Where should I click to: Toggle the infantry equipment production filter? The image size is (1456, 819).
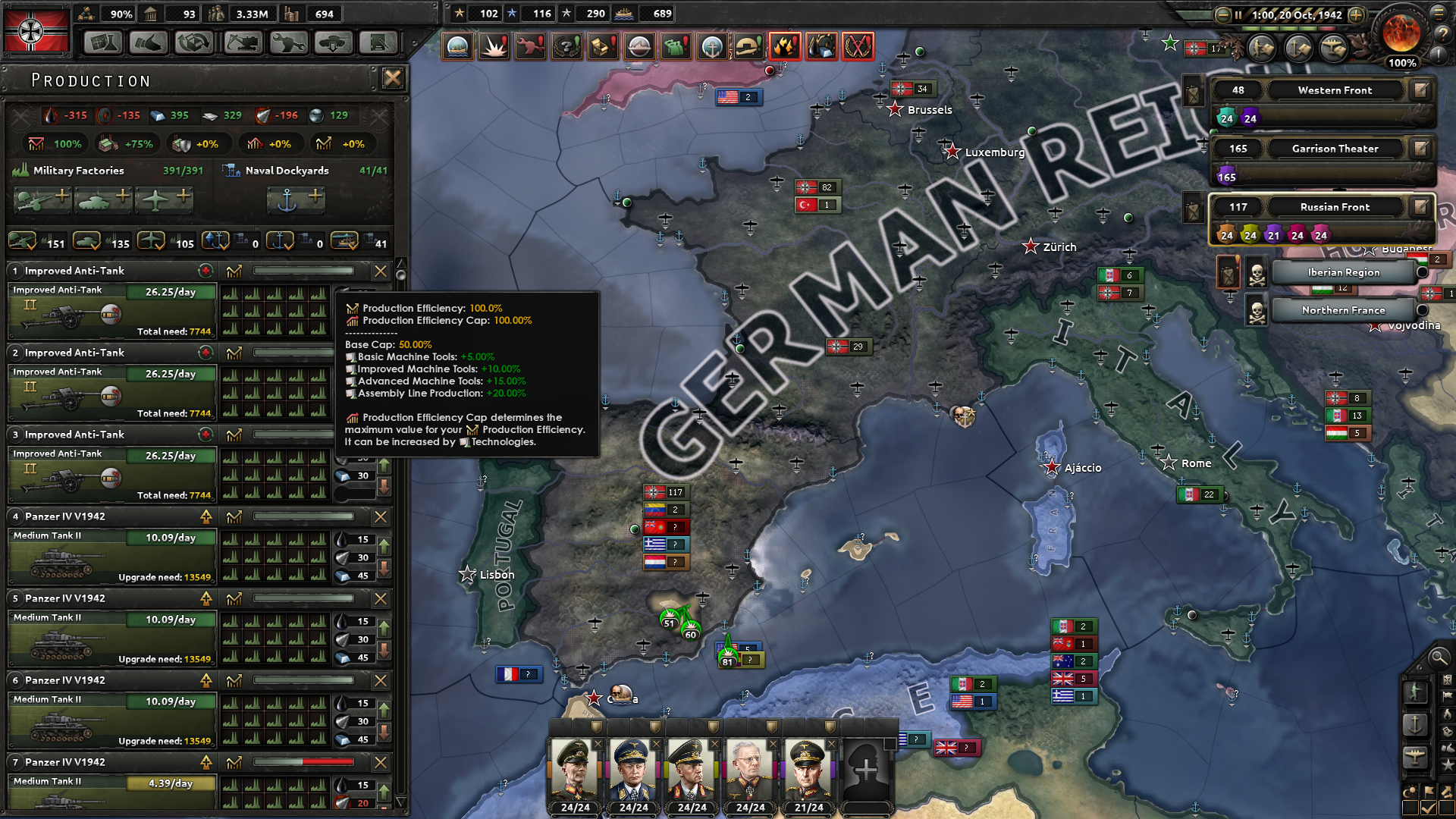coord(22,242)
